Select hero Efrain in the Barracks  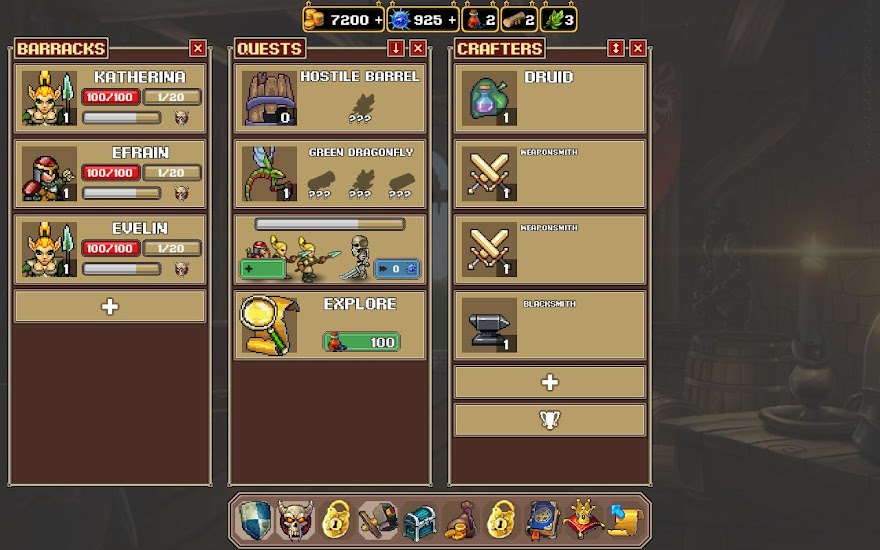110,174
